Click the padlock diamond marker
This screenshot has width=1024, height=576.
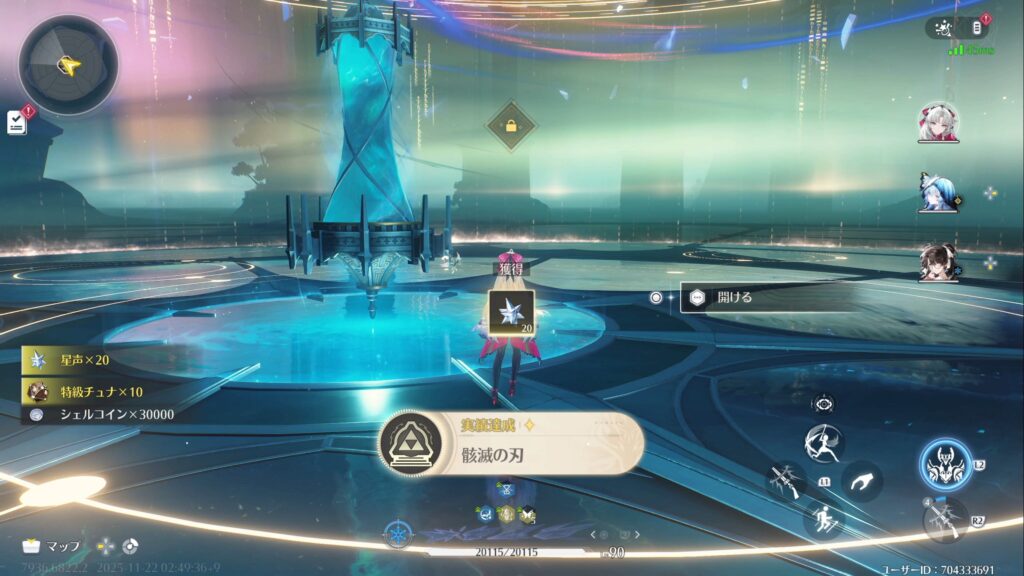pos(511,127)
